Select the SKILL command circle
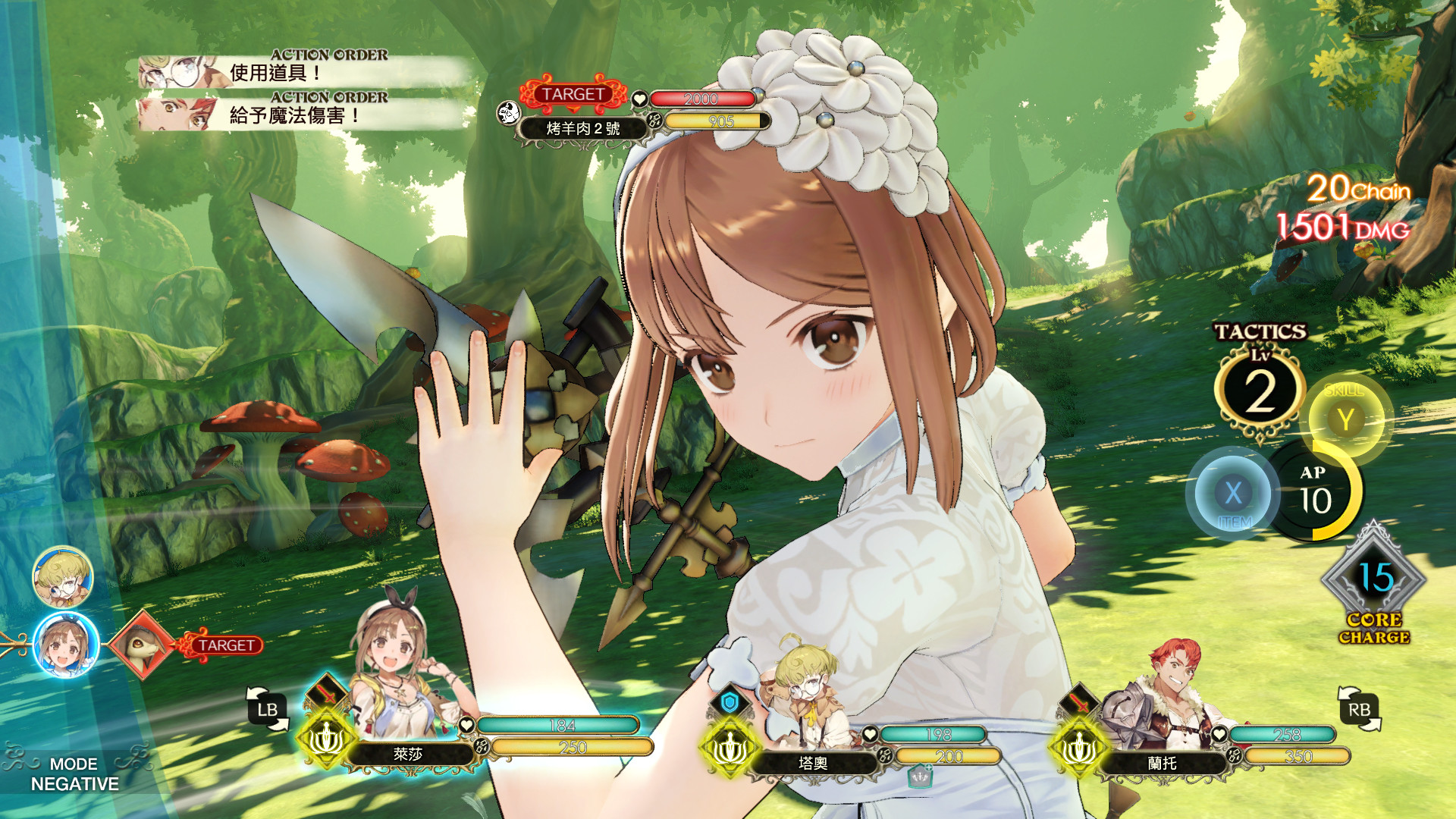This screenshot has width=1456, height=819. coord(1345,419)
